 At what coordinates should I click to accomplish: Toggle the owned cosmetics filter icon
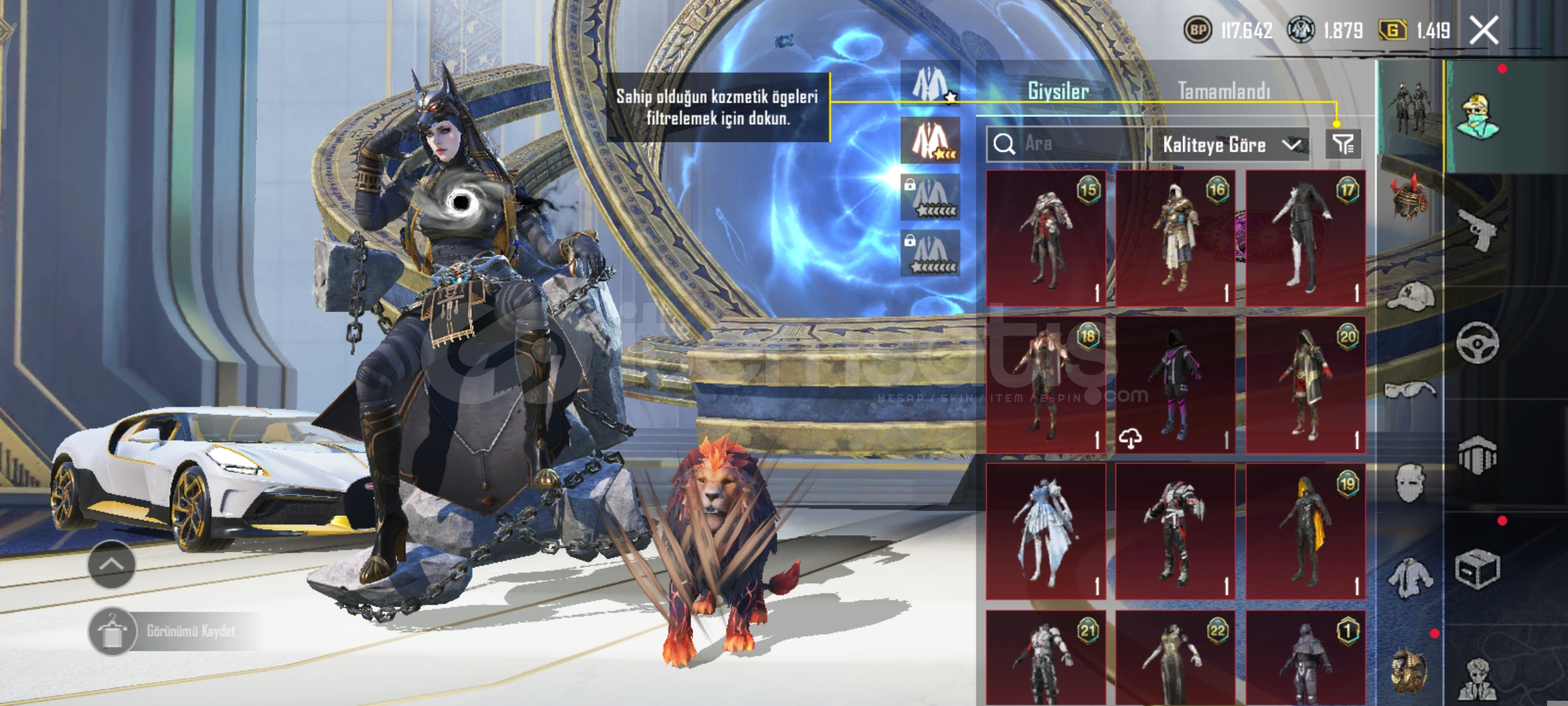point(1343,144)
